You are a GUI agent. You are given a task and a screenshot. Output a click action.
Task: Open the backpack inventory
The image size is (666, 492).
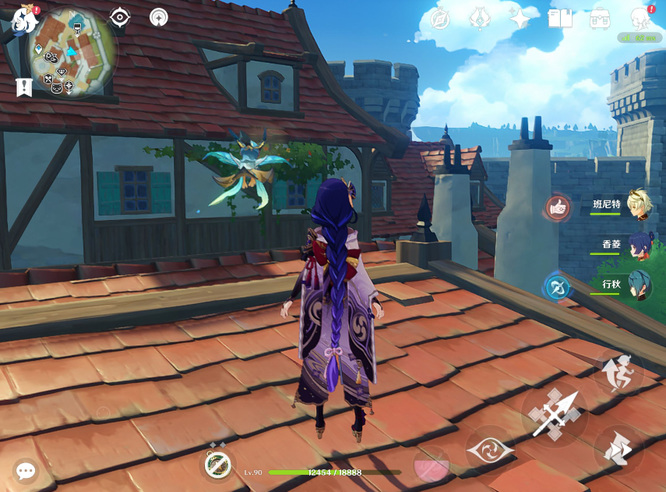(x=600, y=18)
